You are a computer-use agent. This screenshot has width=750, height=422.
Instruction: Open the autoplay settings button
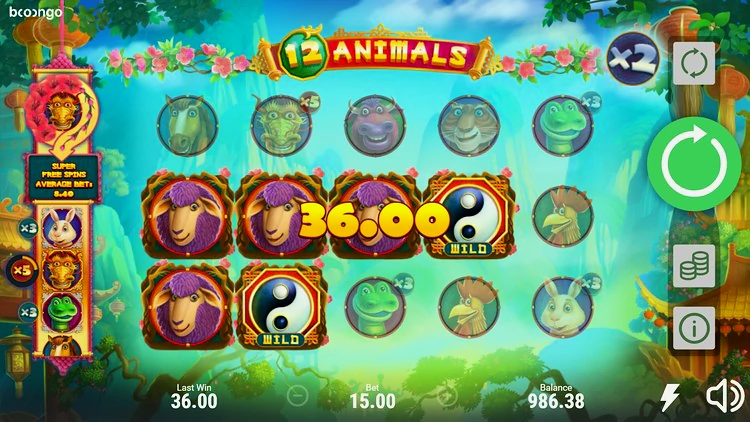[693, 65]
